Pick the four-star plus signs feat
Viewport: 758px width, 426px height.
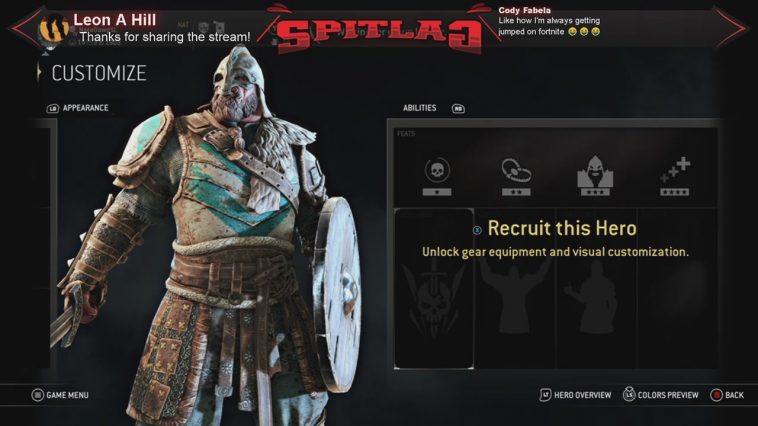pyautogui.click(x=674, y=174)
